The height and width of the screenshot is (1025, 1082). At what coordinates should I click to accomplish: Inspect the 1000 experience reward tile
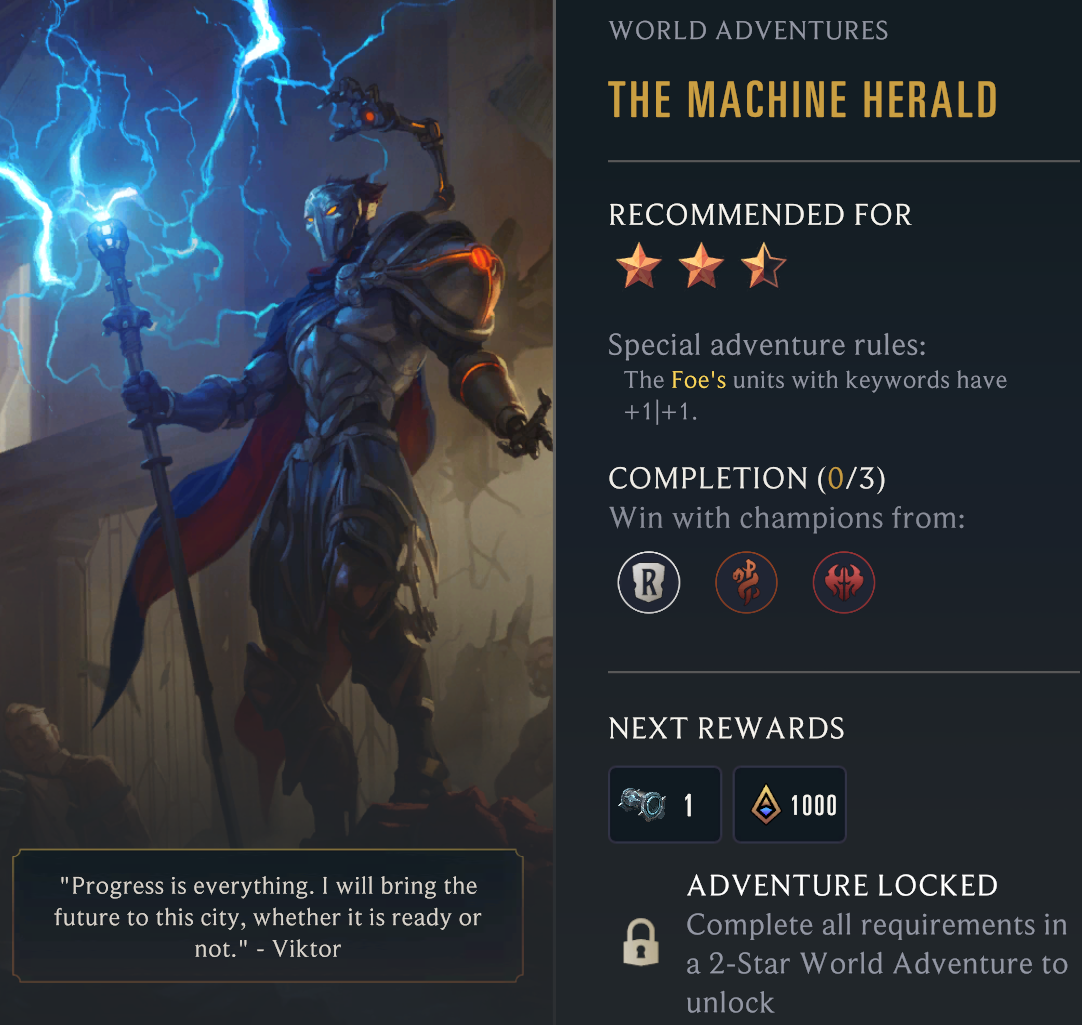790,804
